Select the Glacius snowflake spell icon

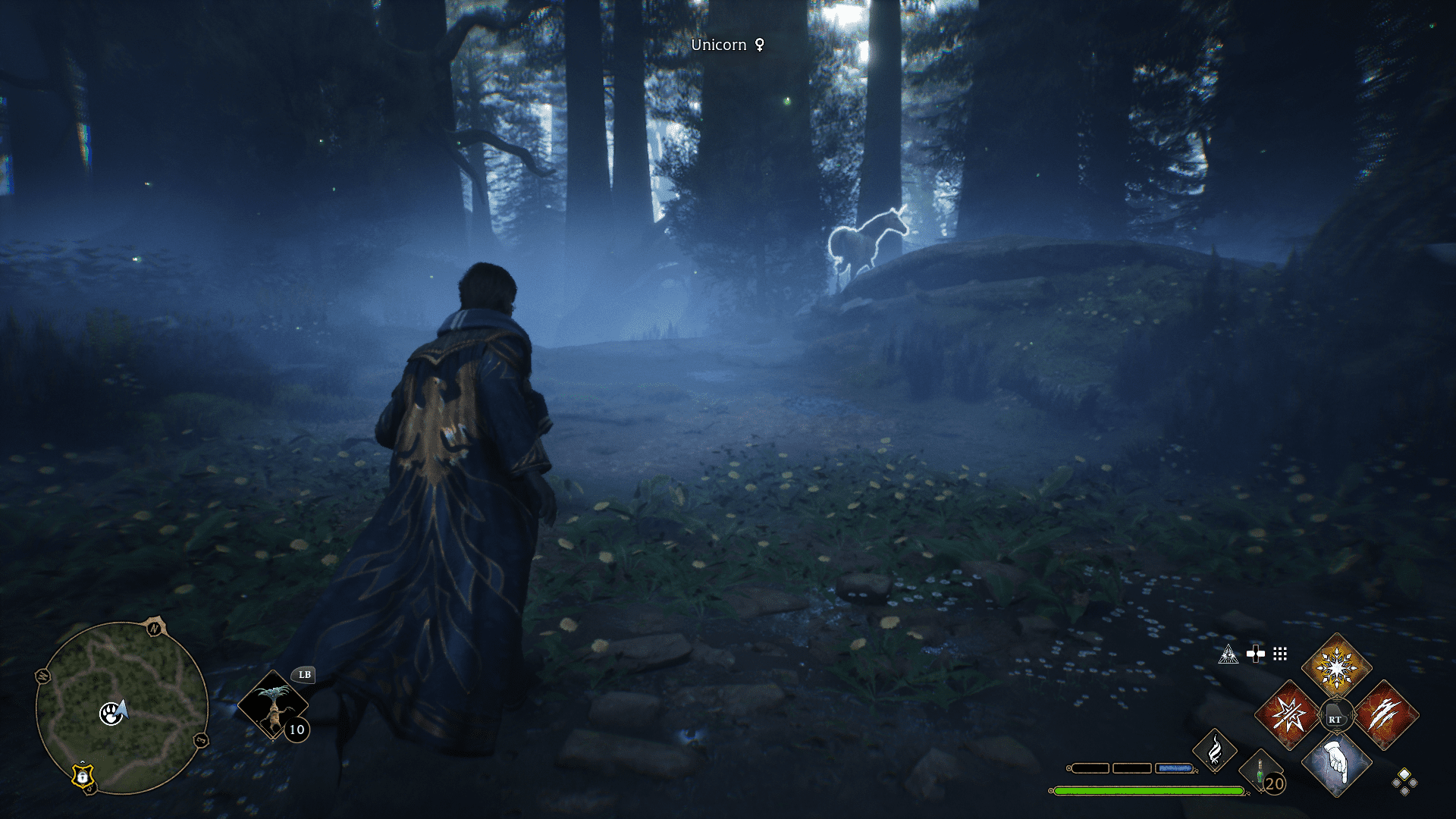pos(1336,665)
